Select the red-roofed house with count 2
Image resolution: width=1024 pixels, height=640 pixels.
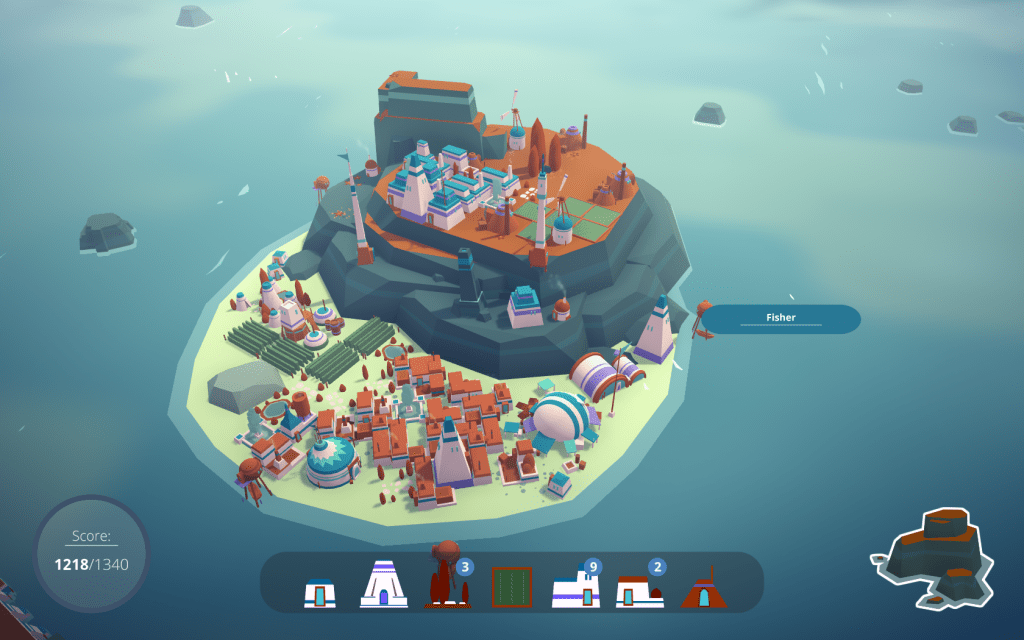pyautogui.click(x=639, y=590)
